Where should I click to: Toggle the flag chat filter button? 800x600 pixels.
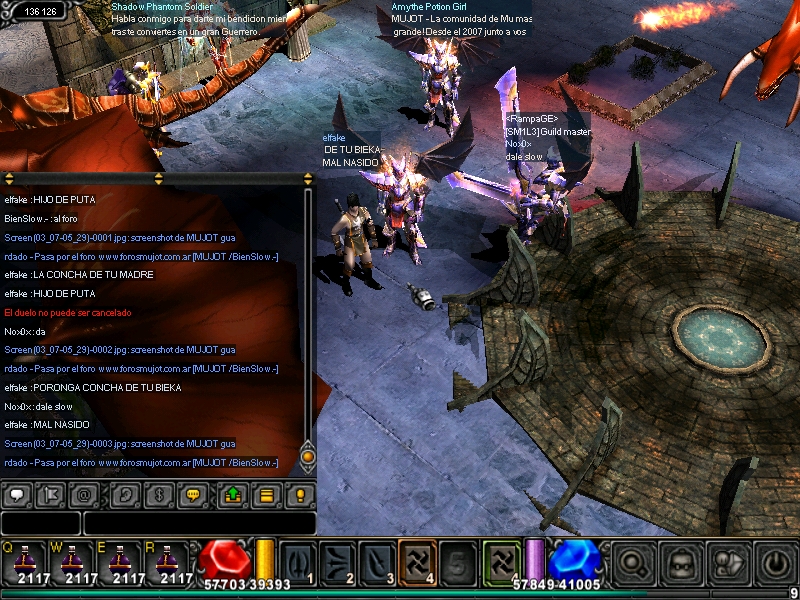(x=51, y=494)
